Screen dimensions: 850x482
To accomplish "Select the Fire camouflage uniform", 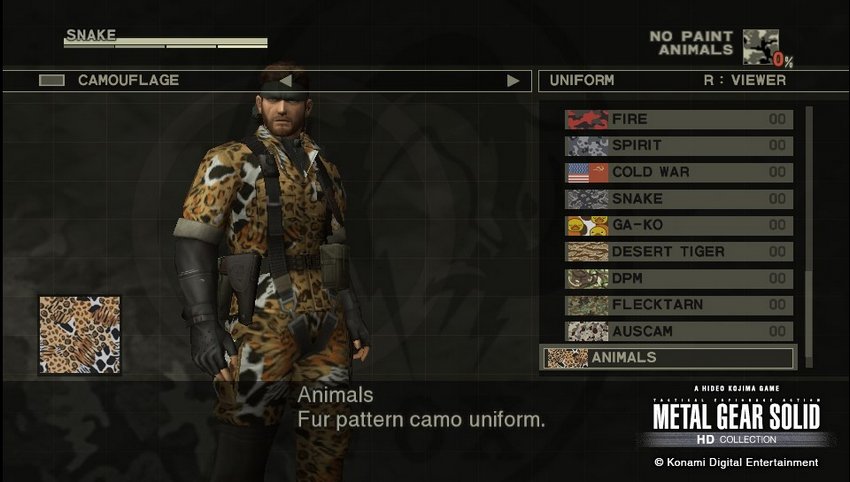I will pos(678,119).
